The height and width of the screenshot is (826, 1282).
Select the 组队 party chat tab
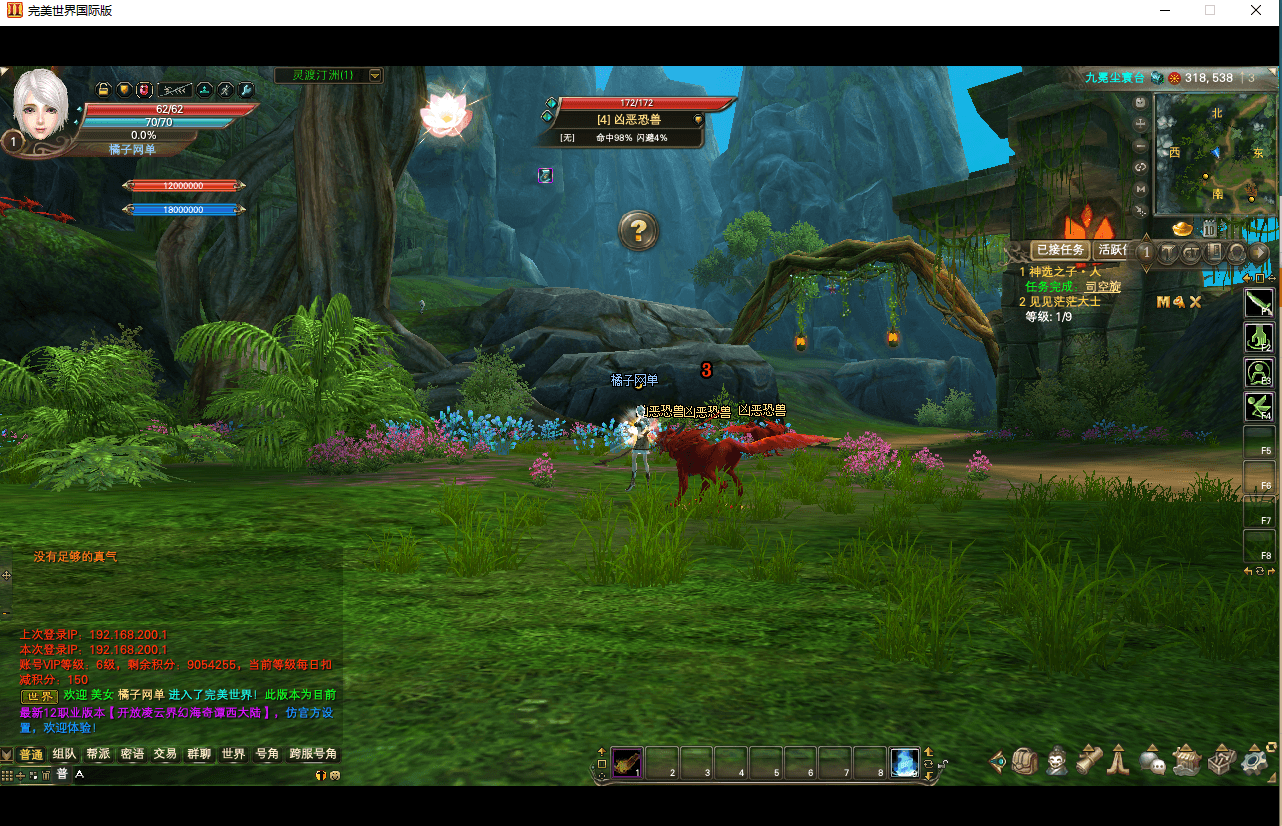(x=64, y=754)
